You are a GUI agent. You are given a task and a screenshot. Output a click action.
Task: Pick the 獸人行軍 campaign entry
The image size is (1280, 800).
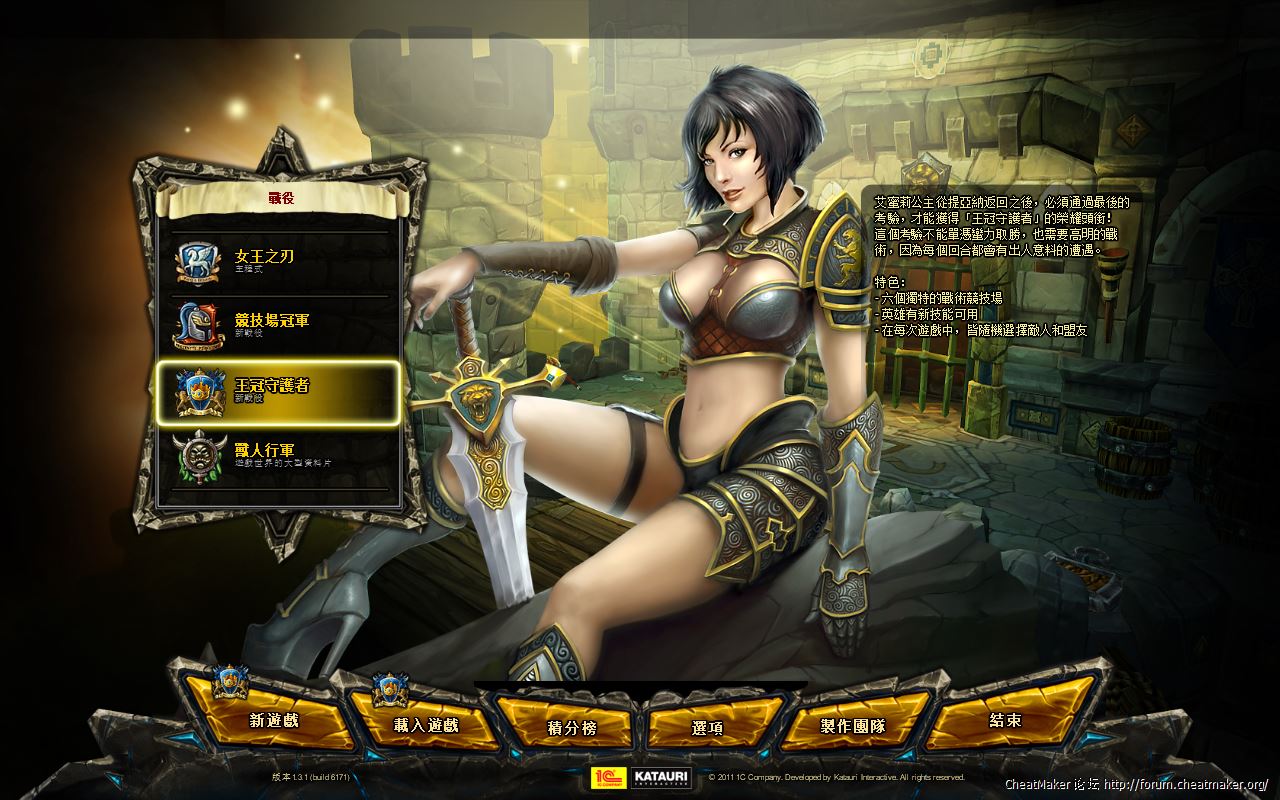point(278,456)
